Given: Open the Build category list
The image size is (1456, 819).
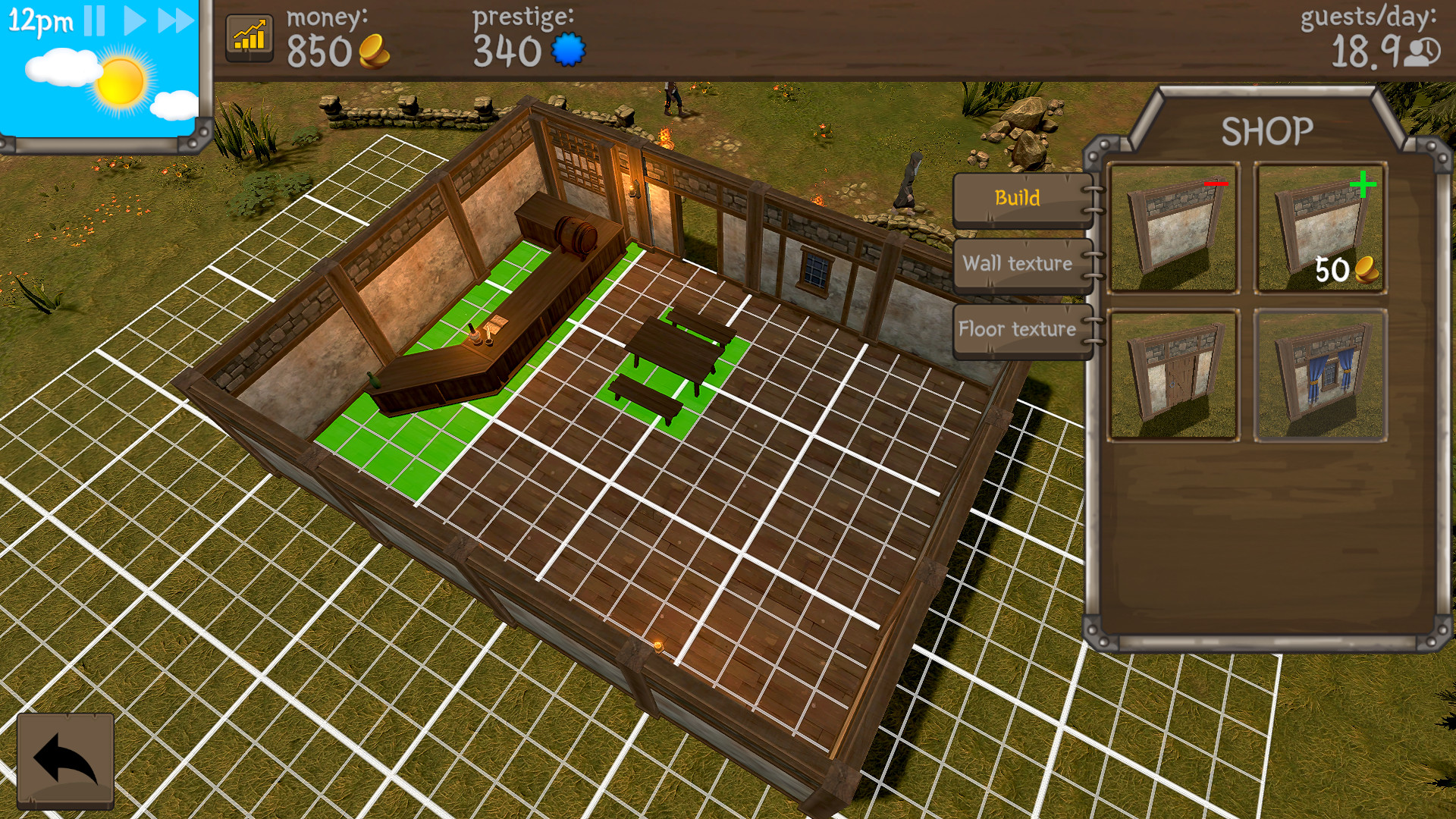Looking at the screenshot, I should 1019,199.
